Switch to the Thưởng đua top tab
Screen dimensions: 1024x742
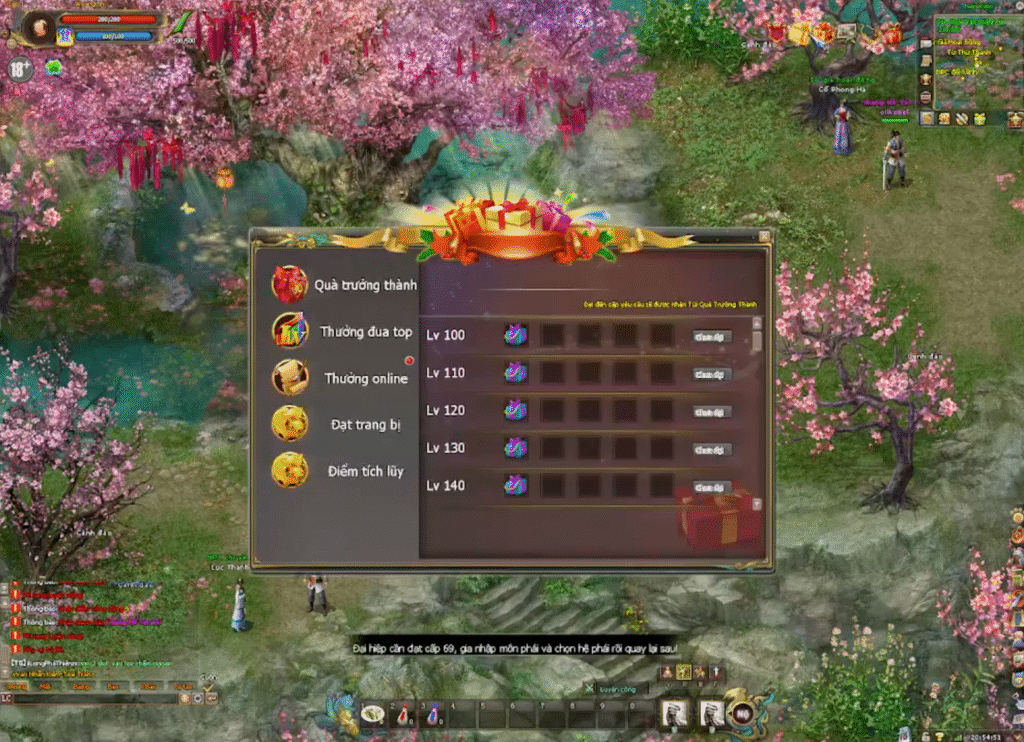[x=345, y=332]
